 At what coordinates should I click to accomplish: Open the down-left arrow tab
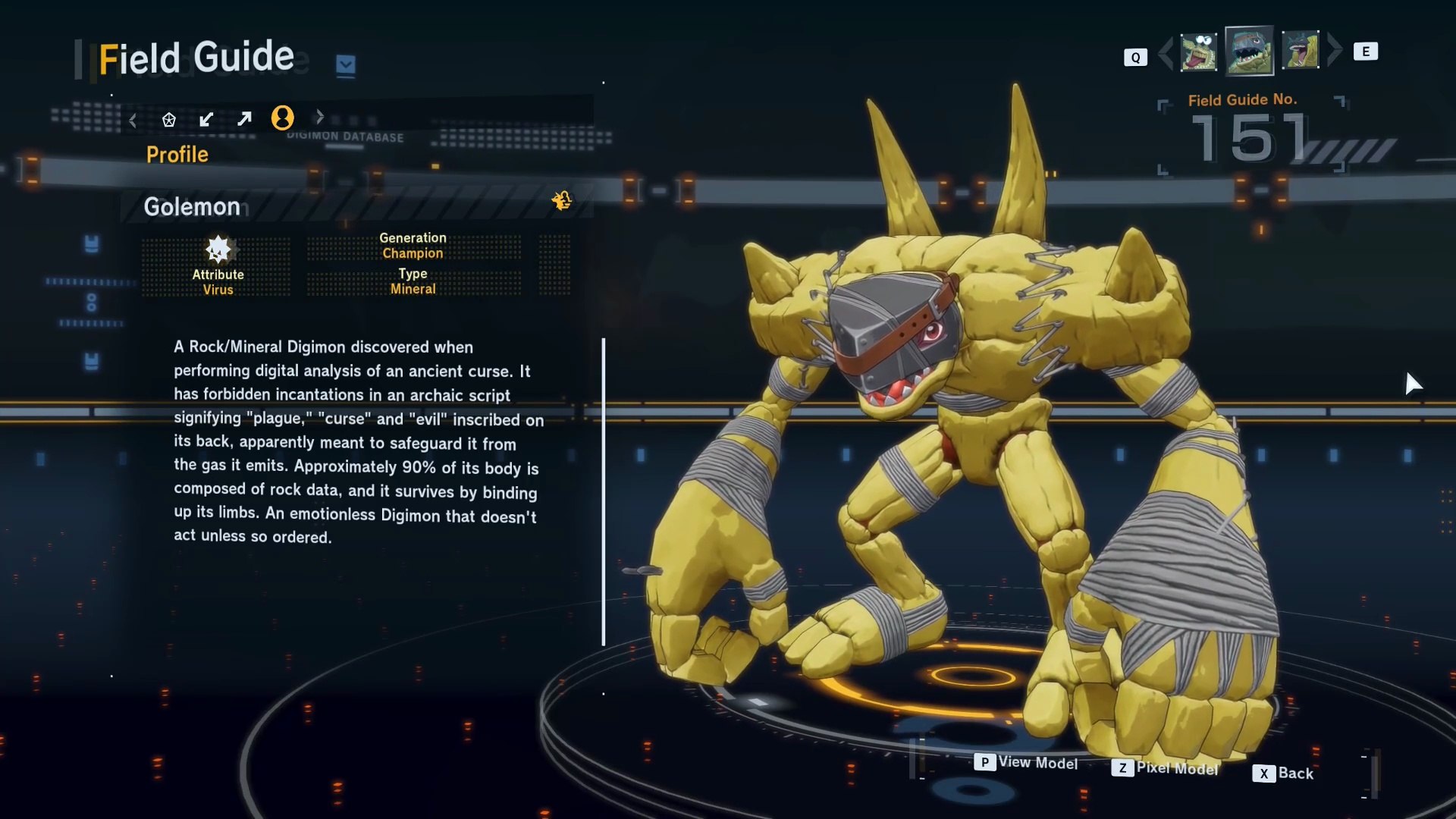point(206,119)
